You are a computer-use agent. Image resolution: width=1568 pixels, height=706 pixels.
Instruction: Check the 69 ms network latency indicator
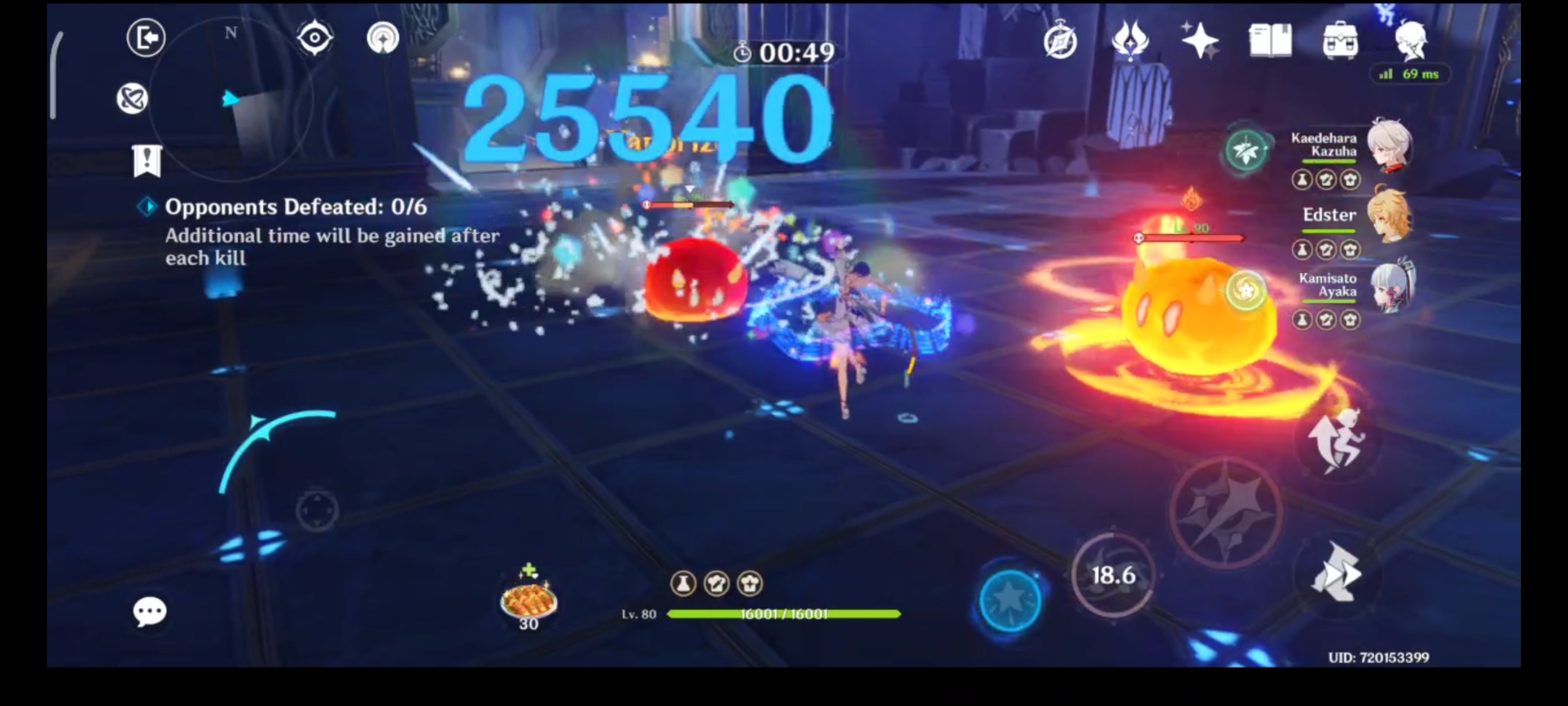coord(1410,75)
